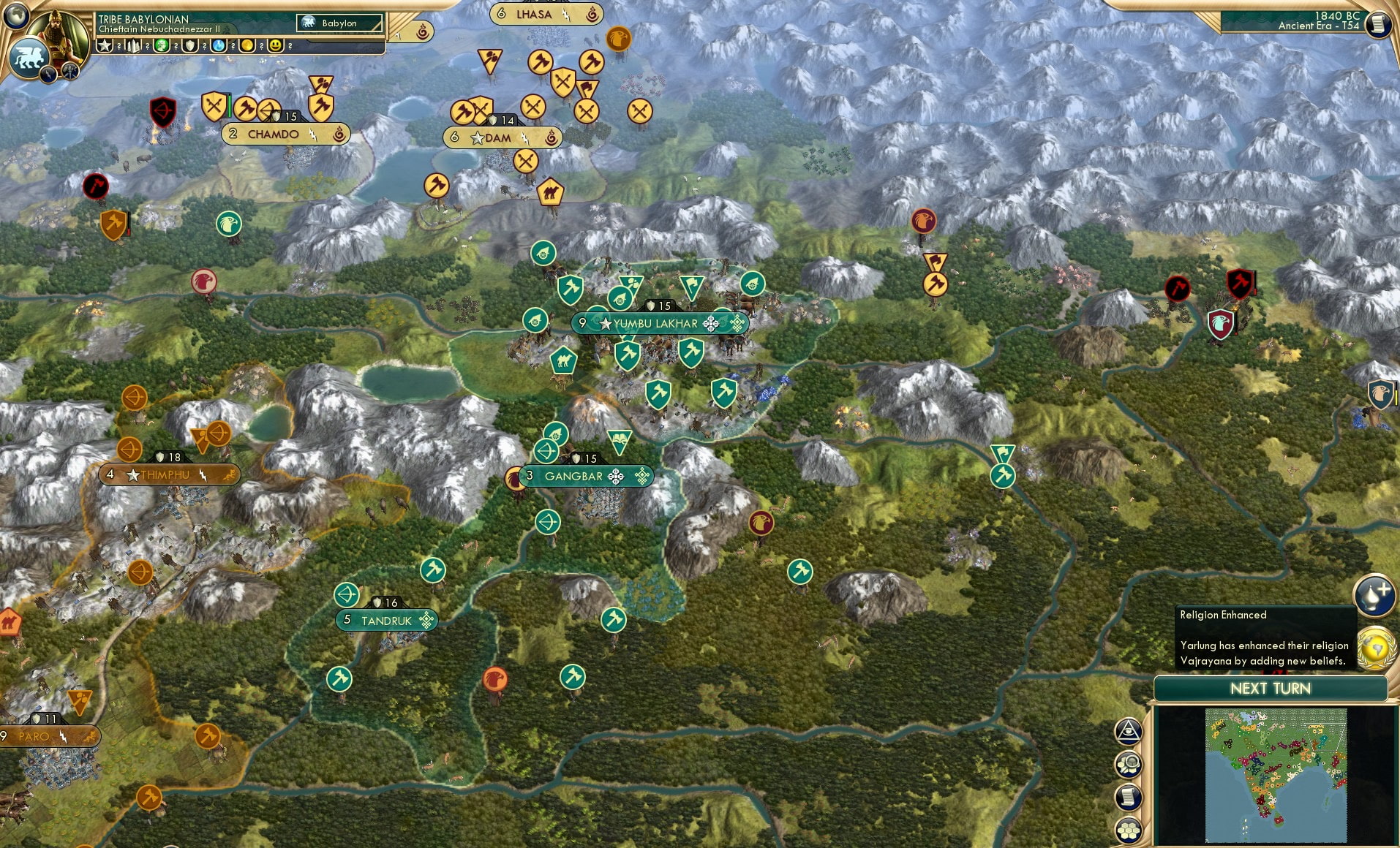The height and width of the screenshot is (848, 1400).
Task: Click the happiness smiley icon in the top bar
Action: click(274, 45)
